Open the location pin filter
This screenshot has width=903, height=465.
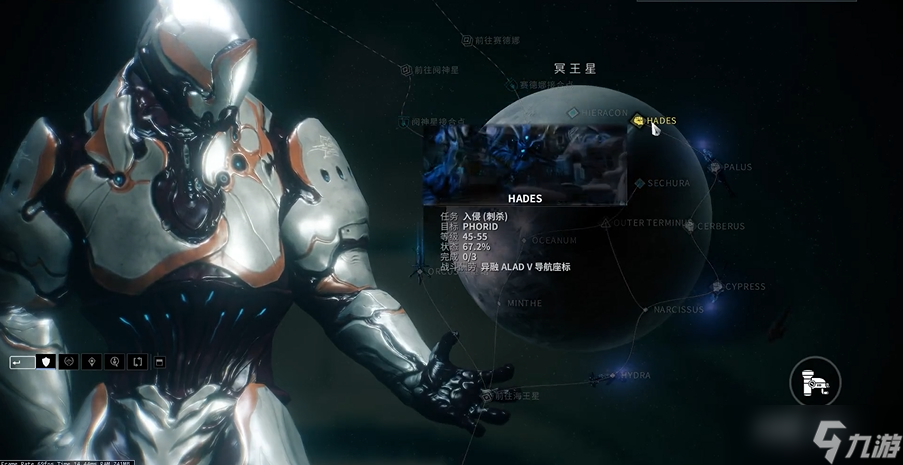(x=92, y=361)
